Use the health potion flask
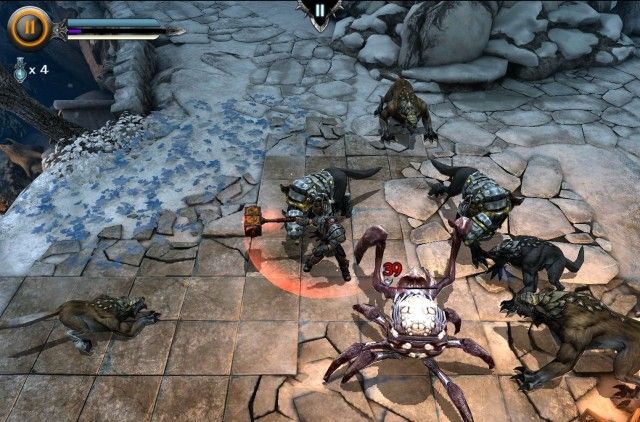The image size is (640, 422). (x=20, y=69)
